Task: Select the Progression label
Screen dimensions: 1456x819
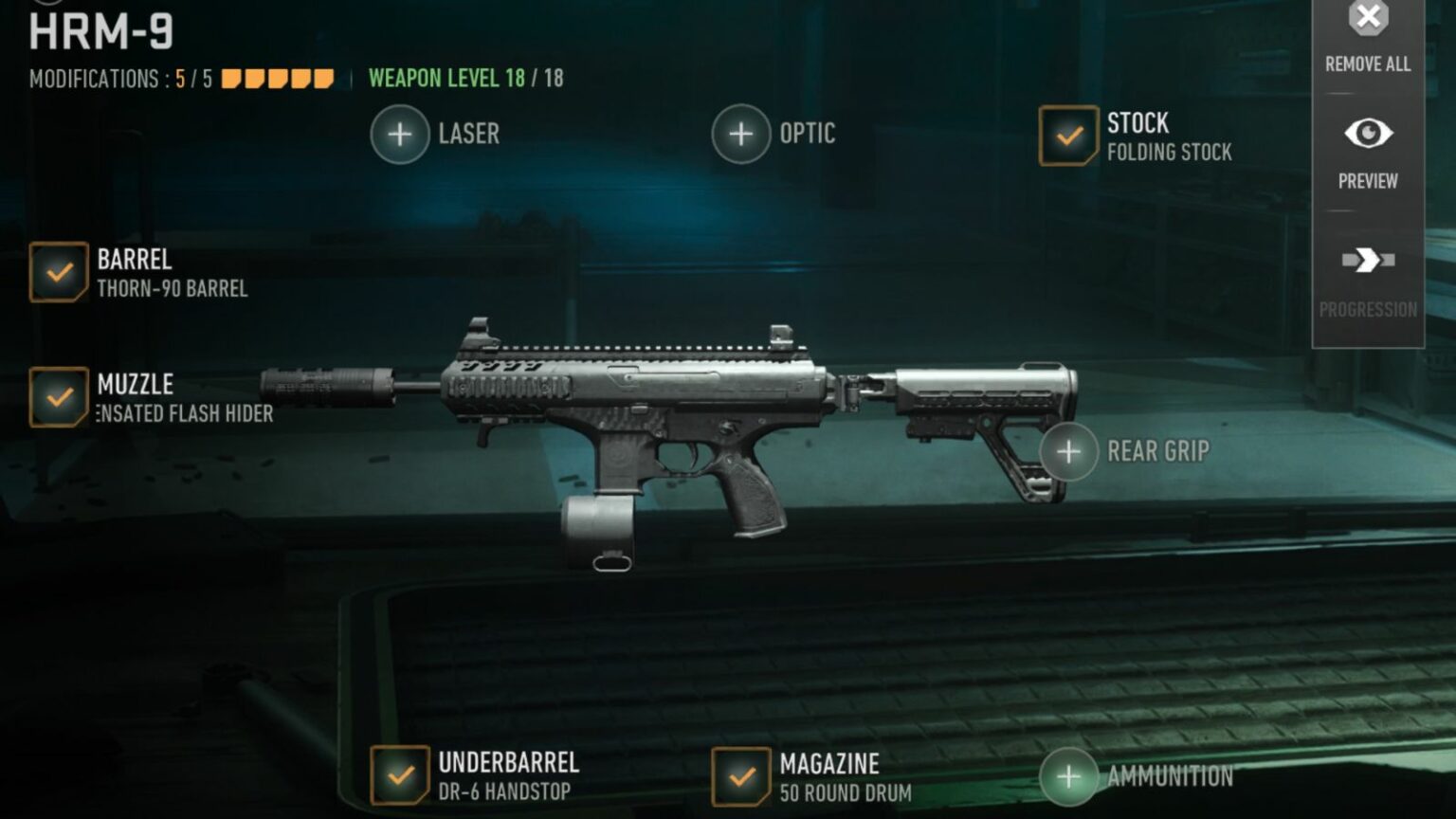Action: coord(1366,309)
